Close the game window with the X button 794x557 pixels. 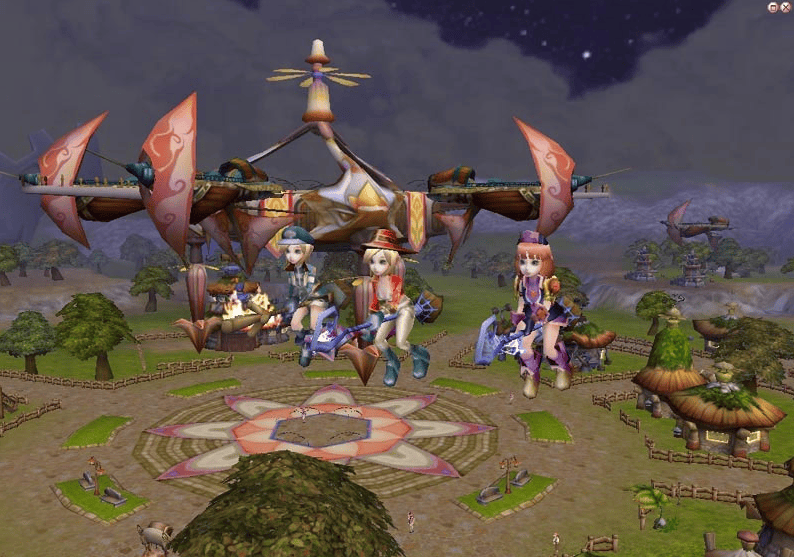(x=785, y=7)
